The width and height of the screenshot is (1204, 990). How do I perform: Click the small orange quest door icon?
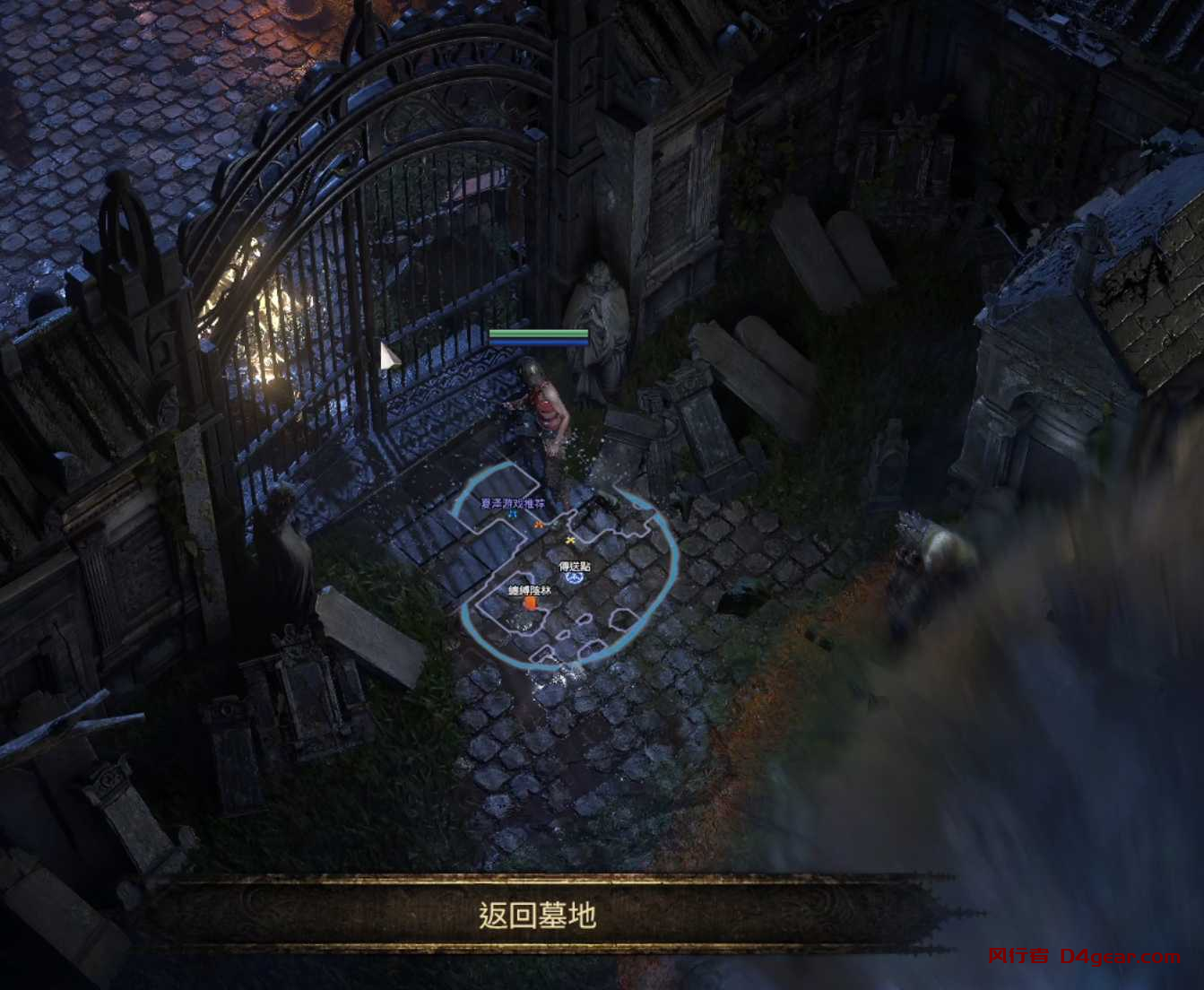531,604
